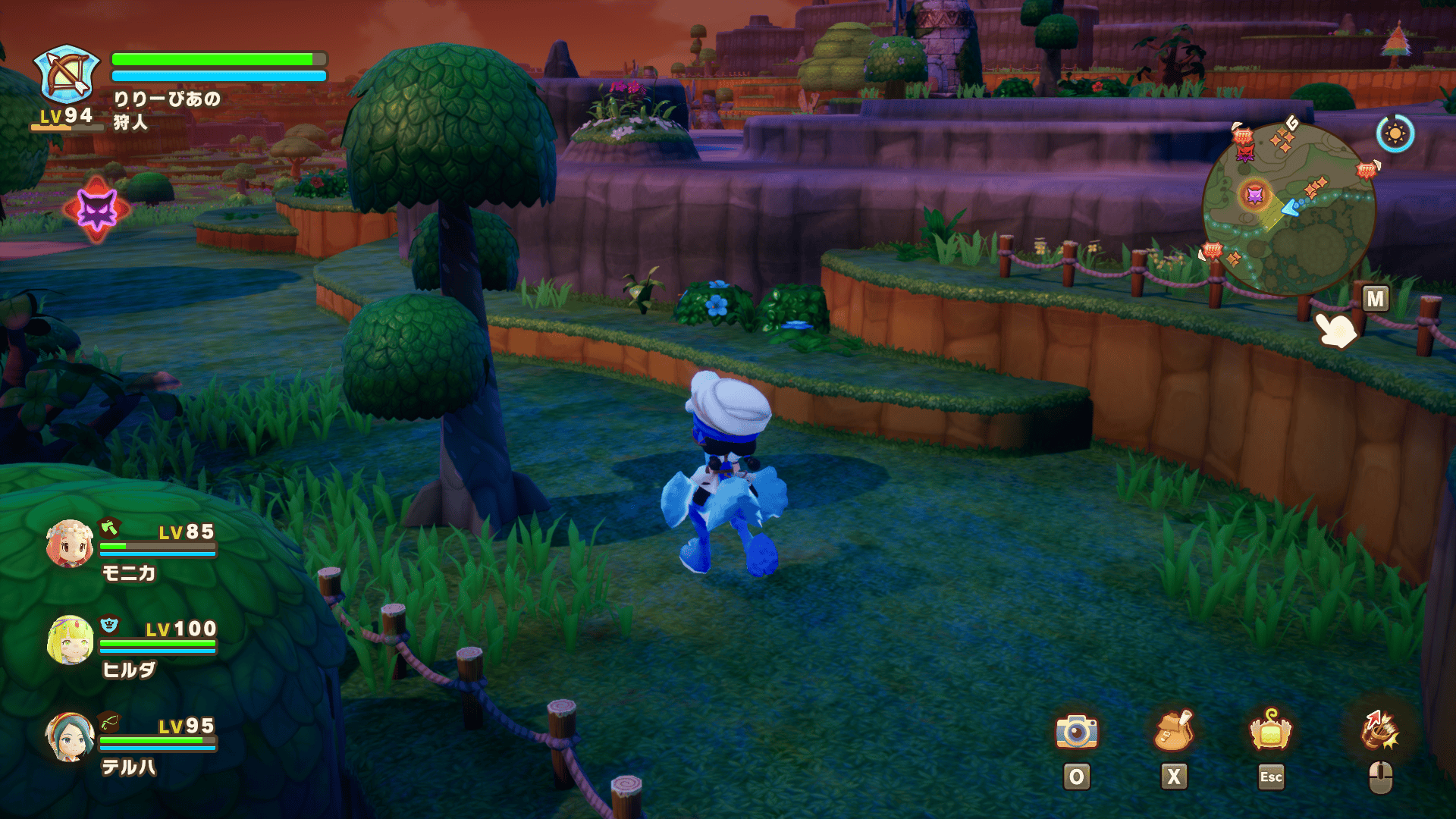Select the purple monster marker on minimap
Image resolution: width=1456 pixels, height=819 pixels.
(1255, 196)
